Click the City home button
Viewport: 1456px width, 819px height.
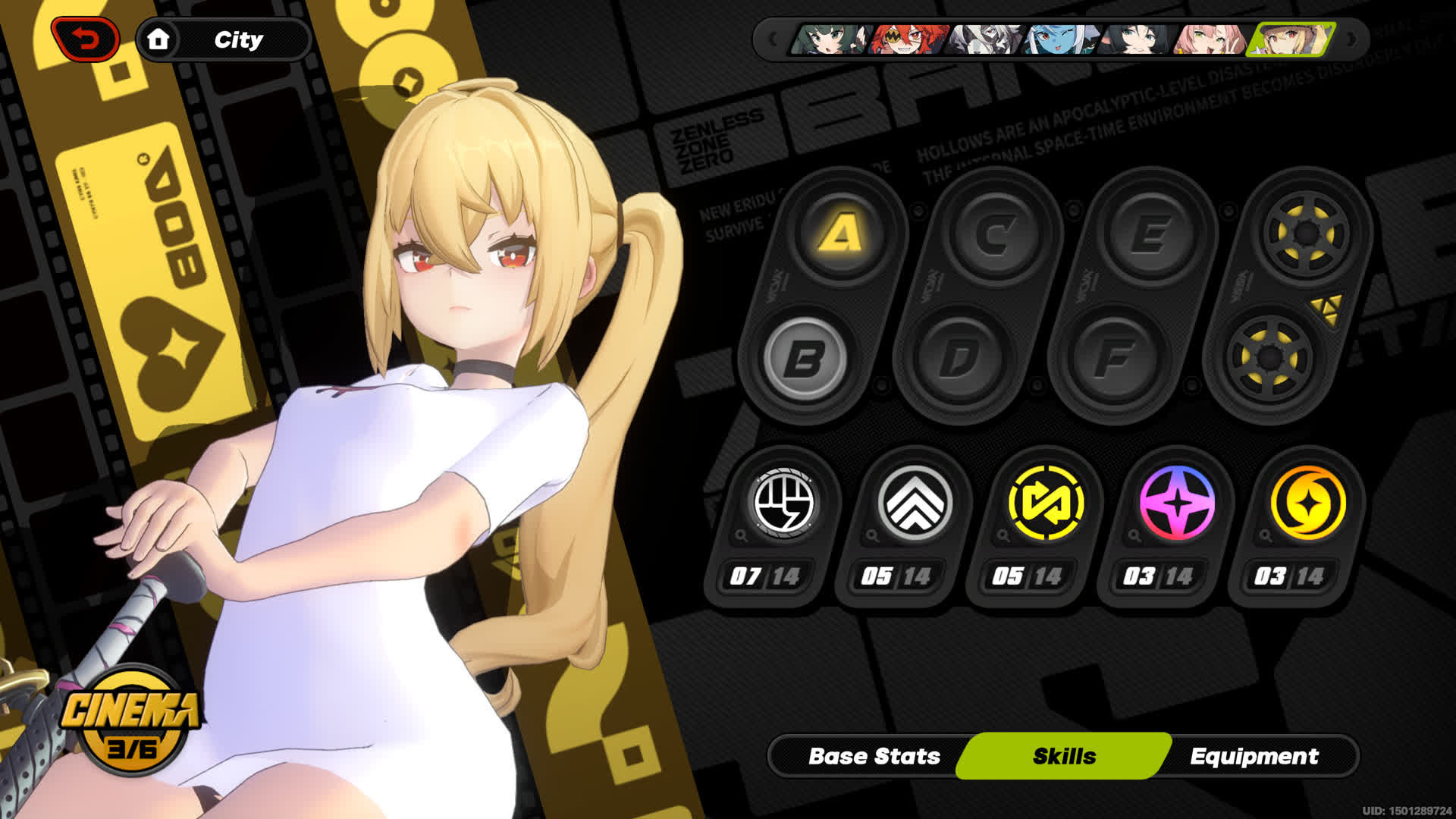tap(223, 39)
